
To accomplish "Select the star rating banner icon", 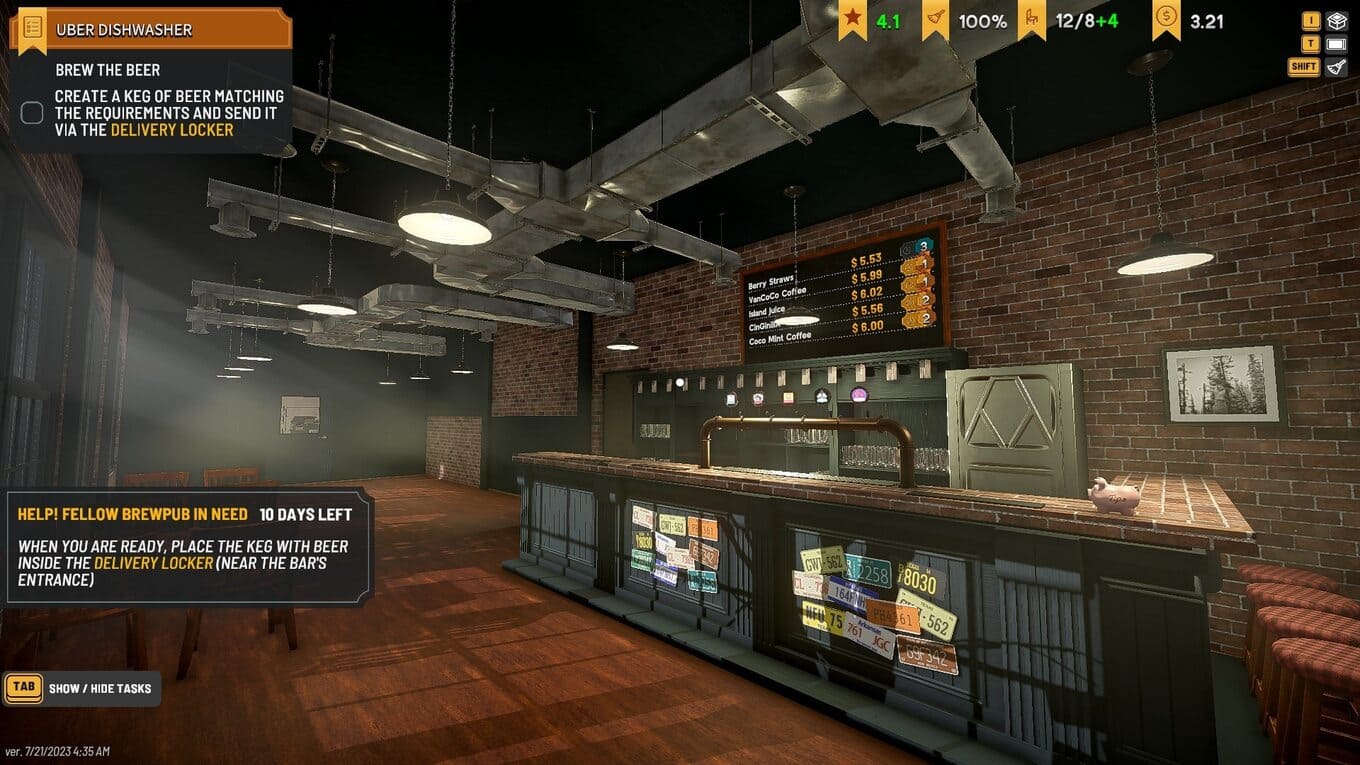I will (852, 19).
